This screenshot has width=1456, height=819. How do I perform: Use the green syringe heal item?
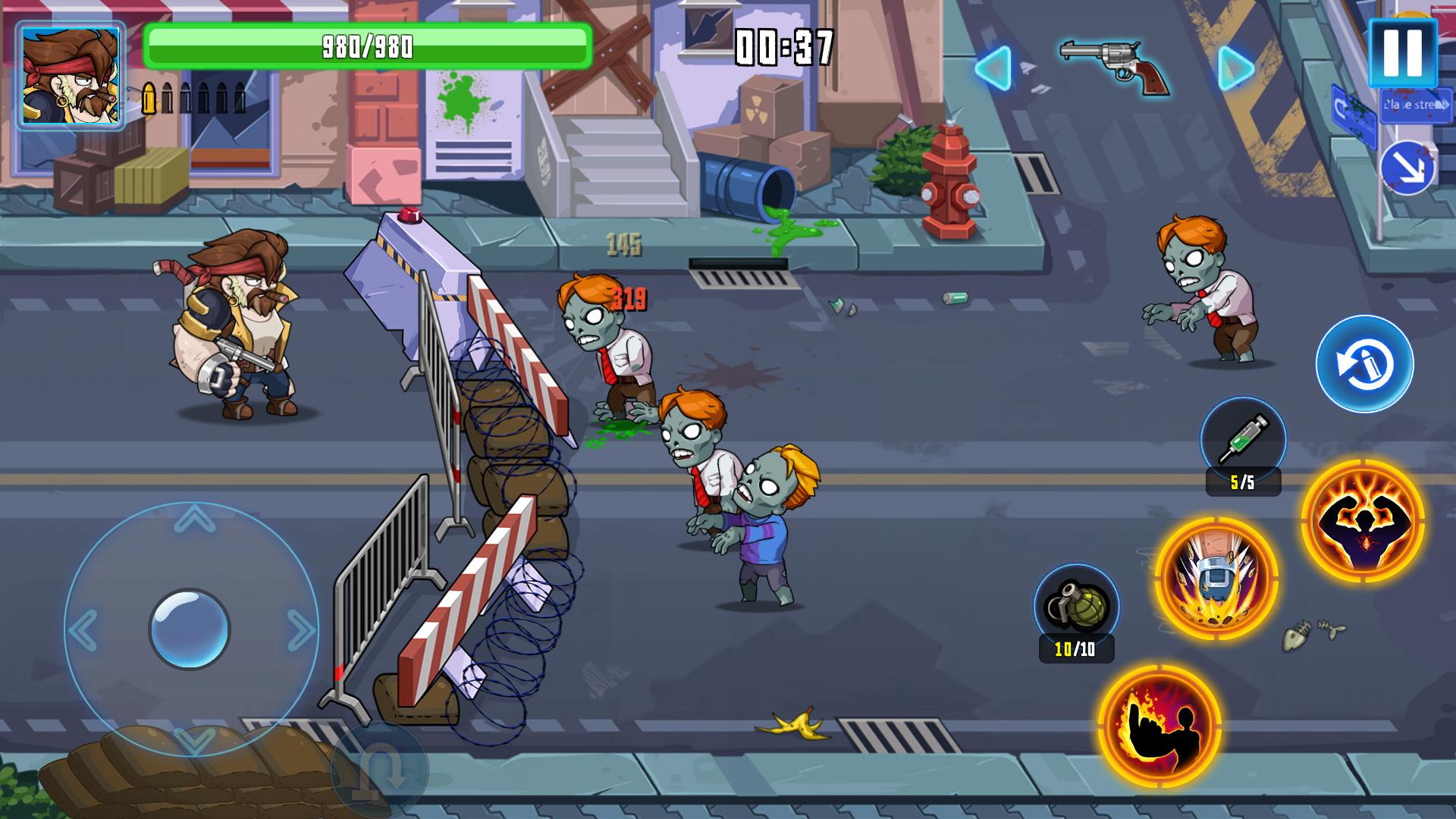pos(1243,440)
